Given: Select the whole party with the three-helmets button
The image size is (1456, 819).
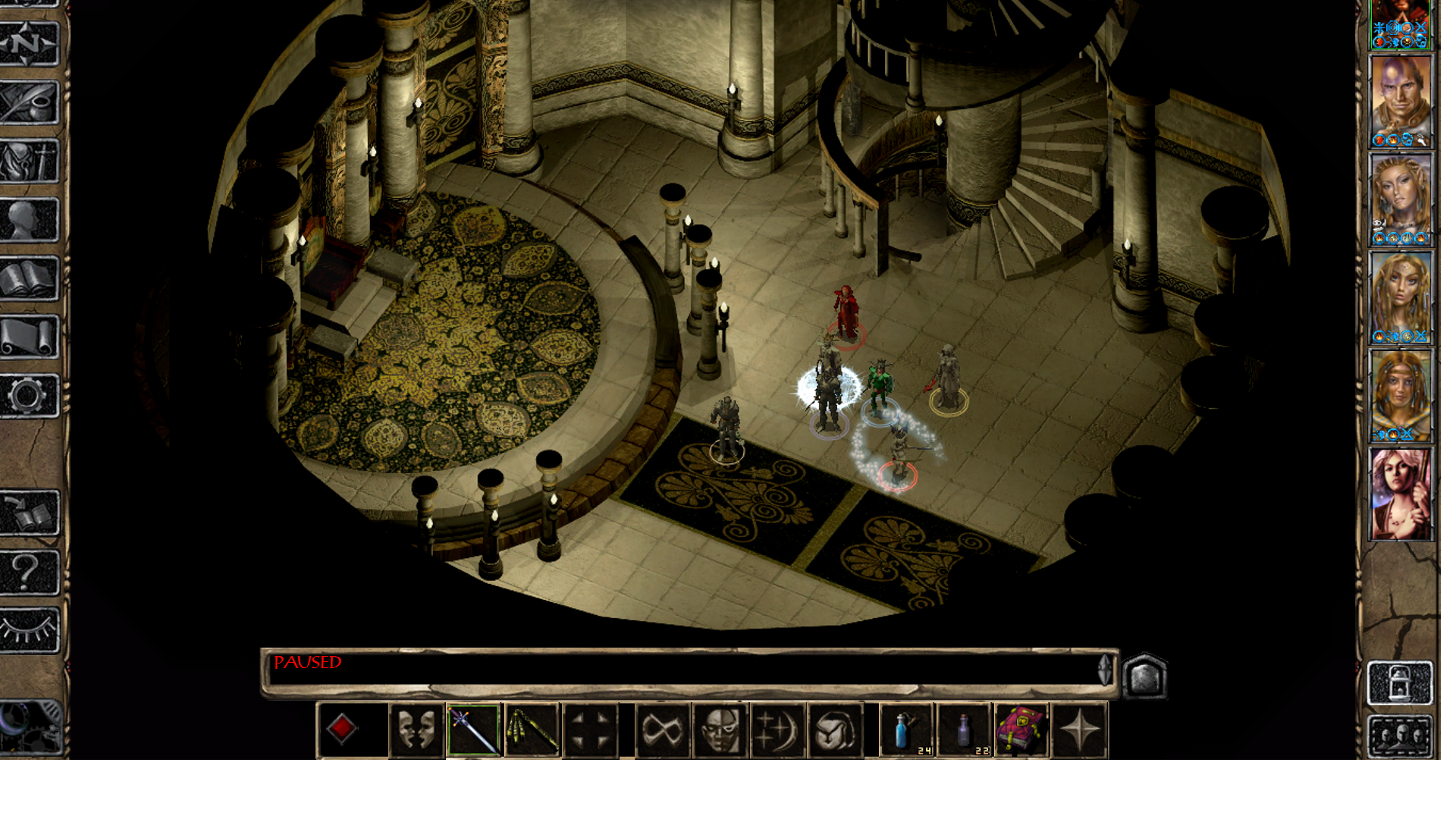Looking at the screenshot, I should (1400, 736).
